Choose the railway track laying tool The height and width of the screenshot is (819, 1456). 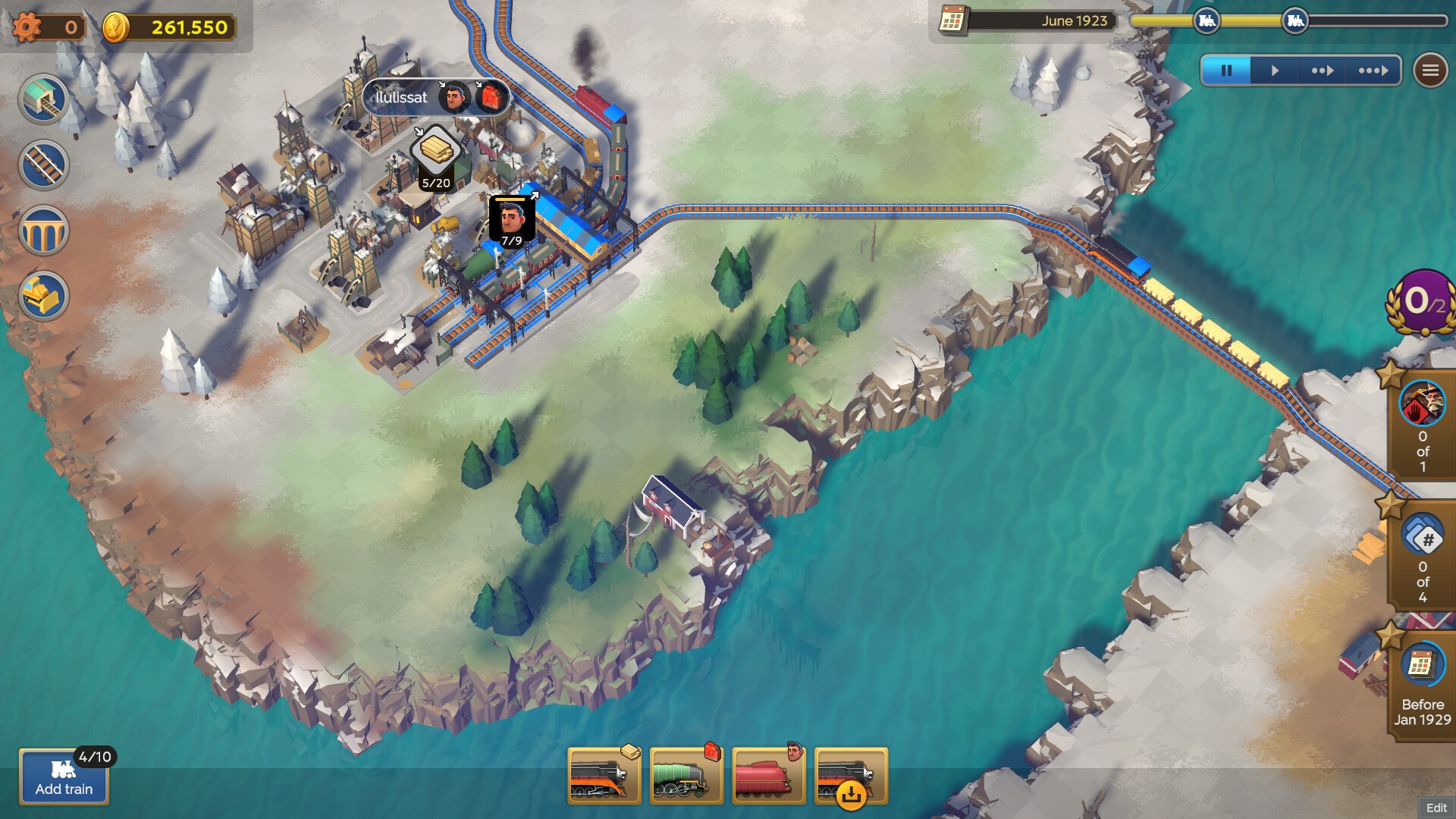point(43,165)
